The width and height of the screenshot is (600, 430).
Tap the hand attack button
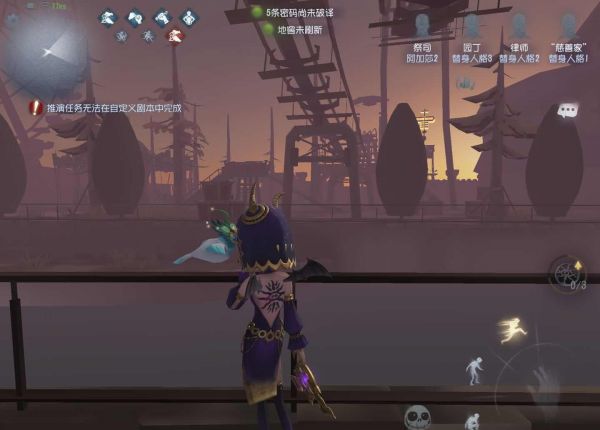point(545,385)
